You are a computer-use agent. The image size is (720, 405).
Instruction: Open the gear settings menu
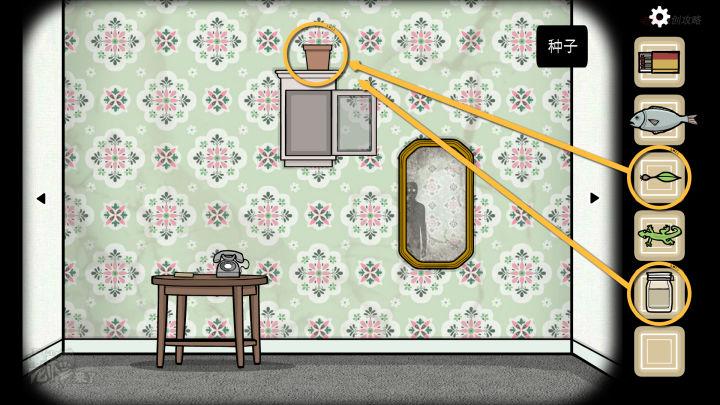tap(659, 16)
